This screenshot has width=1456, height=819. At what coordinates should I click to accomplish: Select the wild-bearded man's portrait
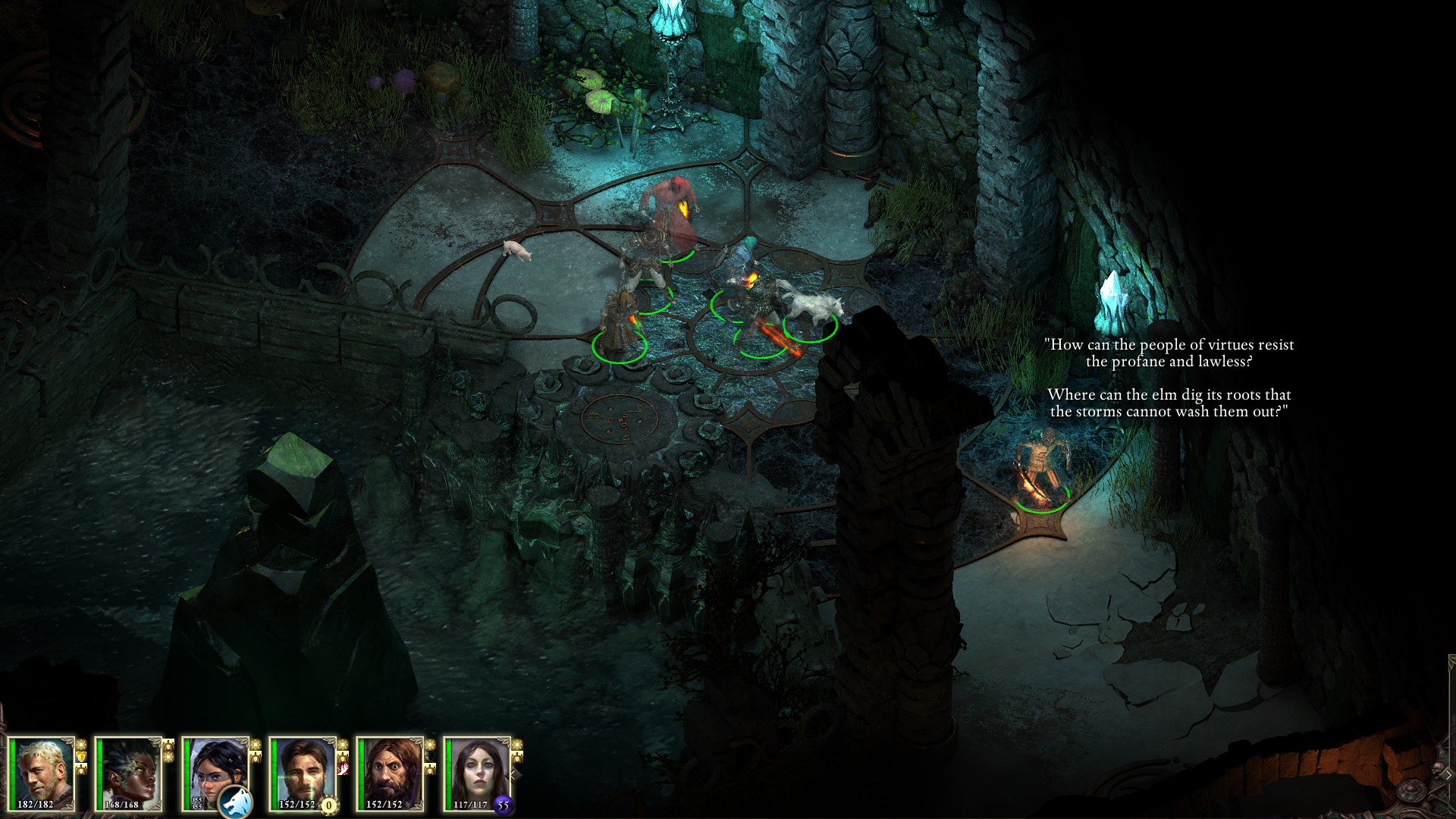point(390,772)
